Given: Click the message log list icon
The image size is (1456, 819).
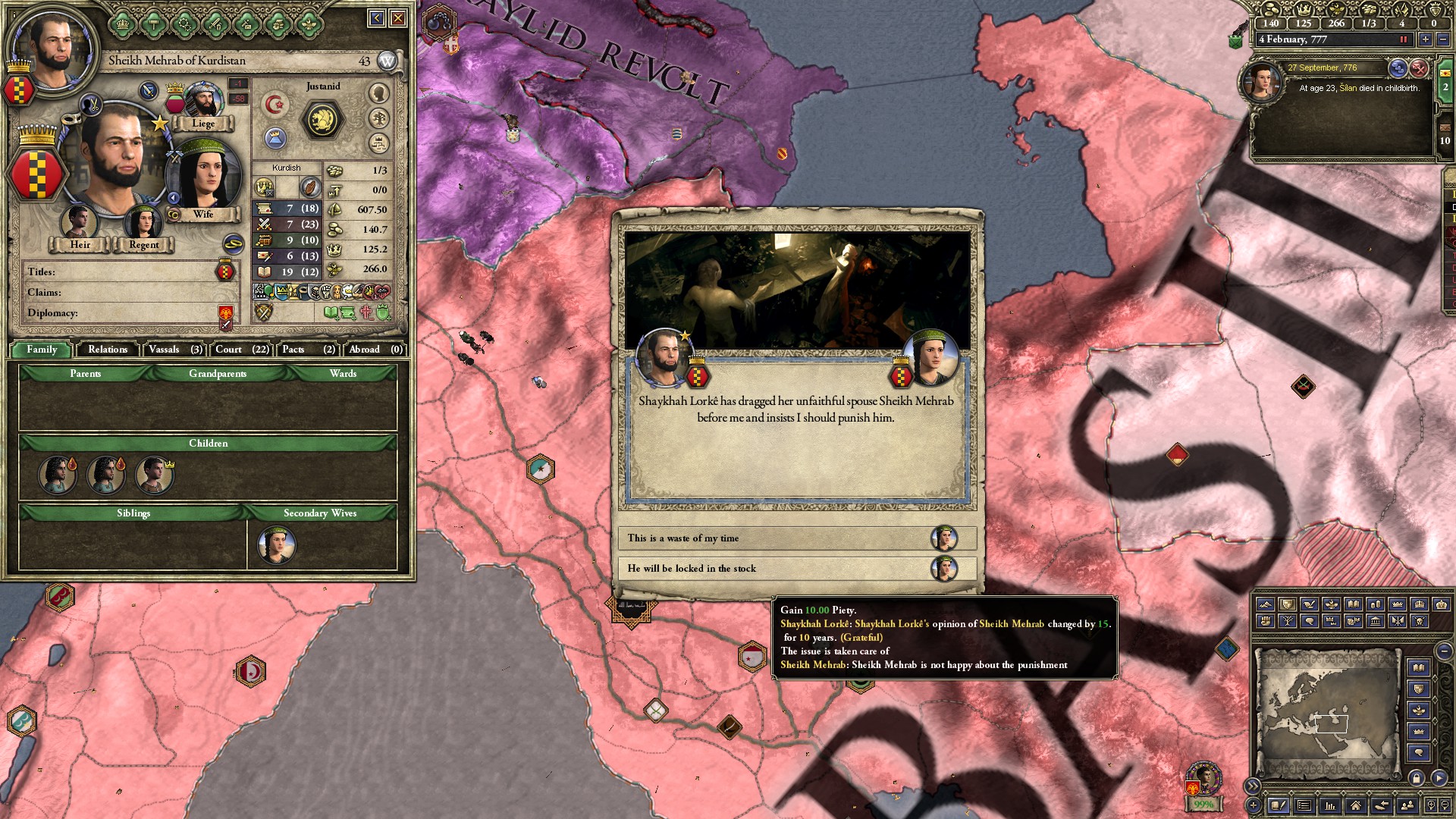Looking at the screenshot, I should click(x=1304, y=806).
